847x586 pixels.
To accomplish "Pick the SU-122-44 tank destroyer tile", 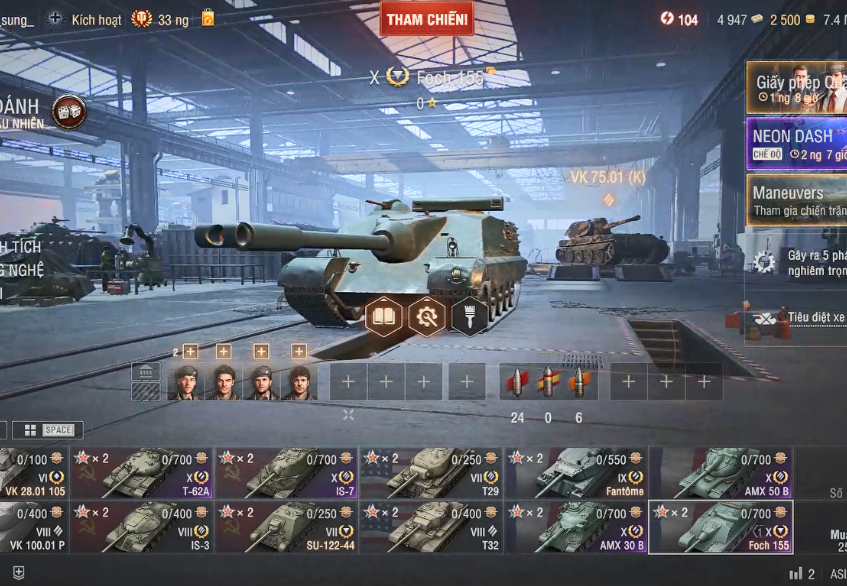I will point(286,527).
